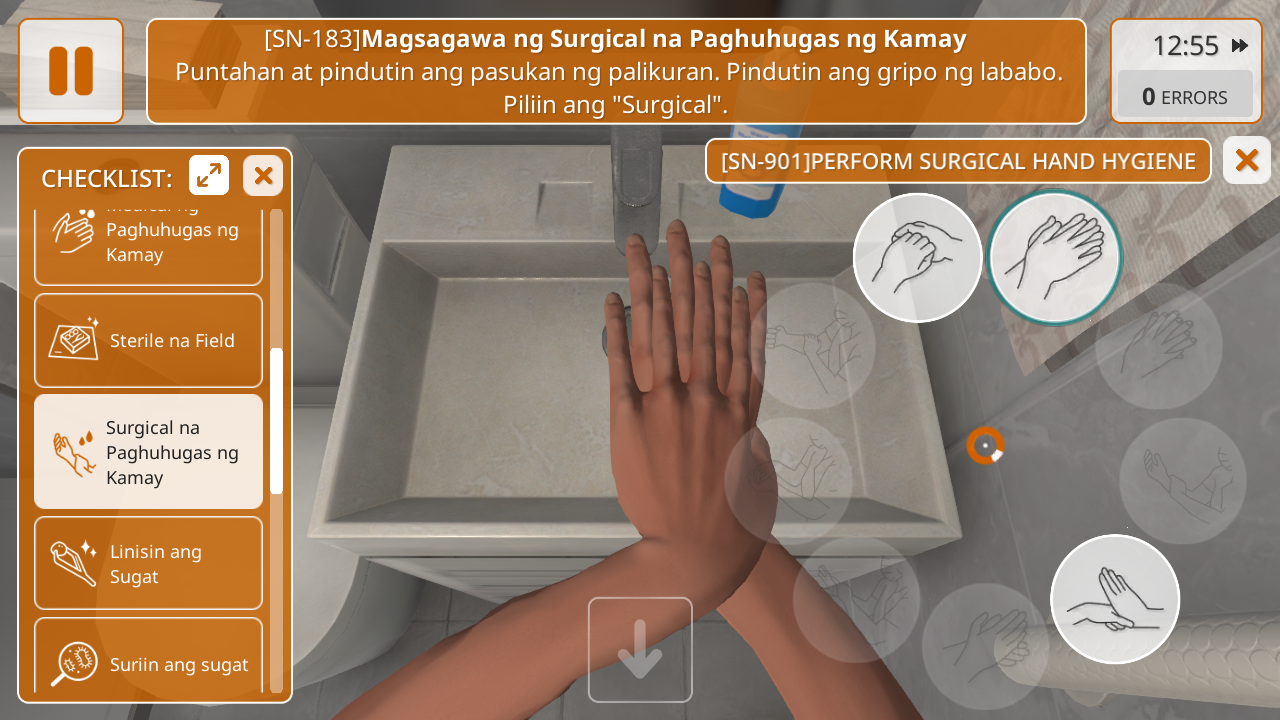1280x720 pixels.
Task: Open the Linisin ang Sugat checklist entry
Action: click(148, 564)
